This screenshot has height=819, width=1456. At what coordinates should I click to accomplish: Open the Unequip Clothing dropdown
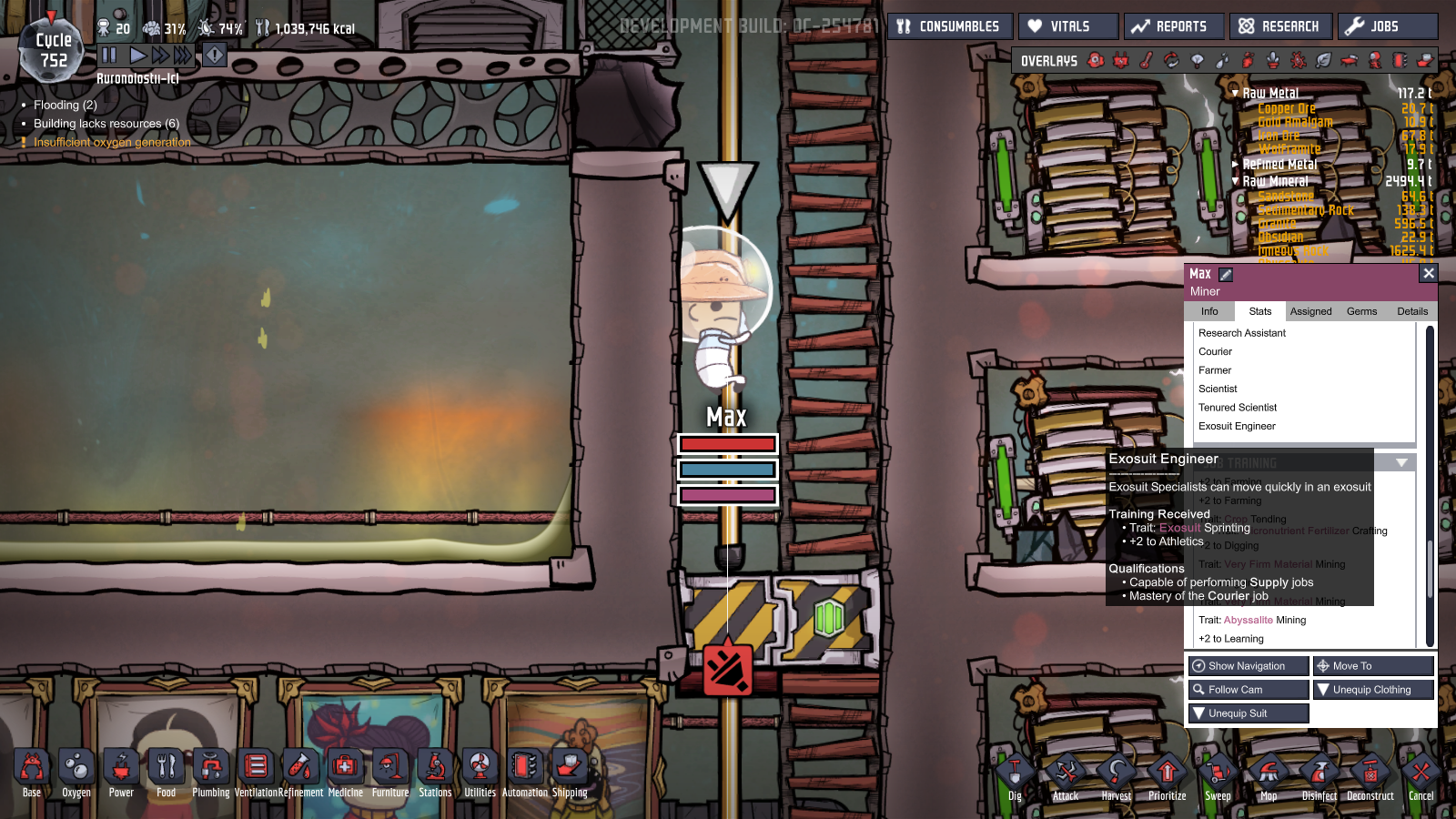[1372, 689]
